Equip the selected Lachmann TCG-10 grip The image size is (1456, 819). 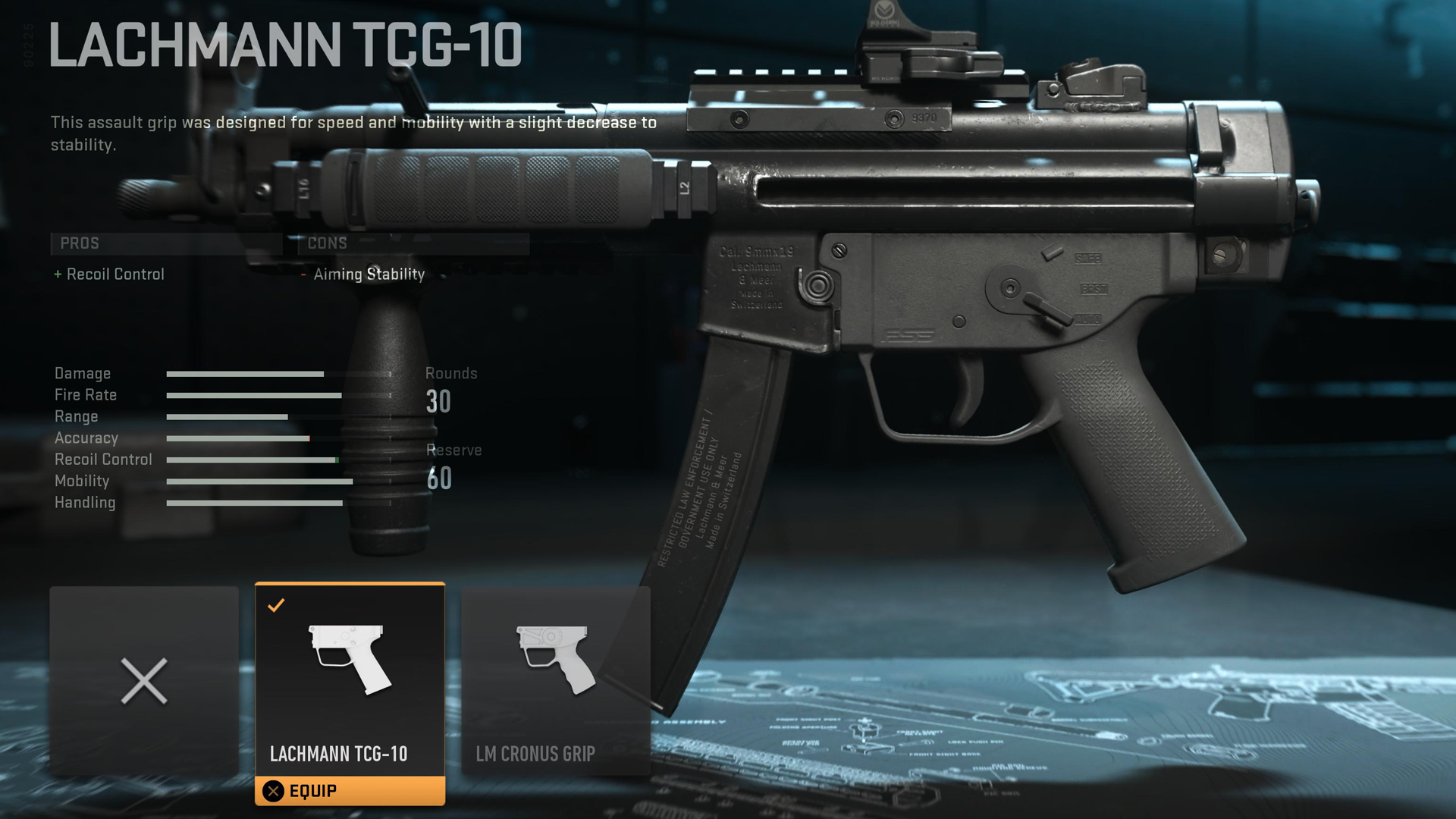350,791
